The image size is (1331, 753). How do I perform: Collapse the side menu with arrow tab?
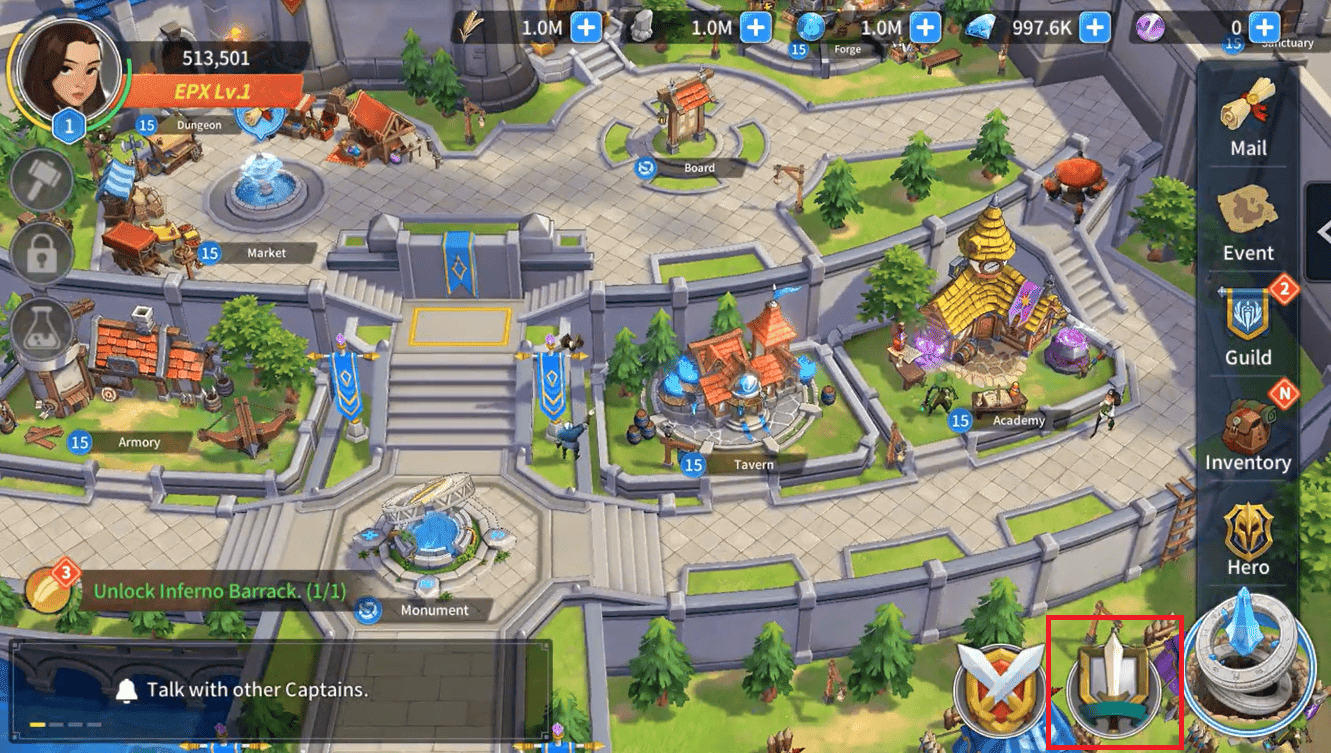(1322, 232)
